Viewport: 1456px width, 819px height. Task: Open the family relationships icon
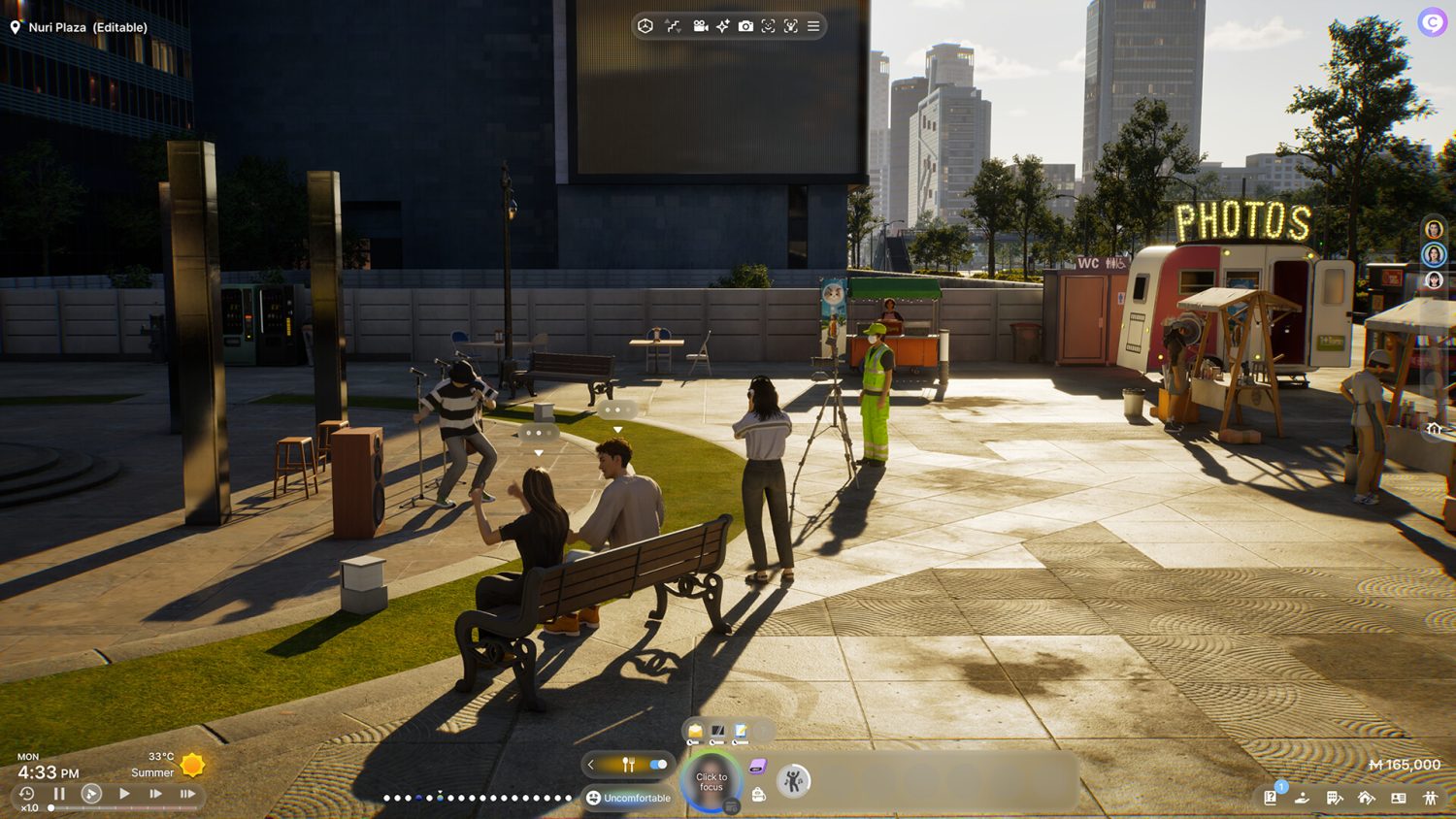[x=1430, y=797]
